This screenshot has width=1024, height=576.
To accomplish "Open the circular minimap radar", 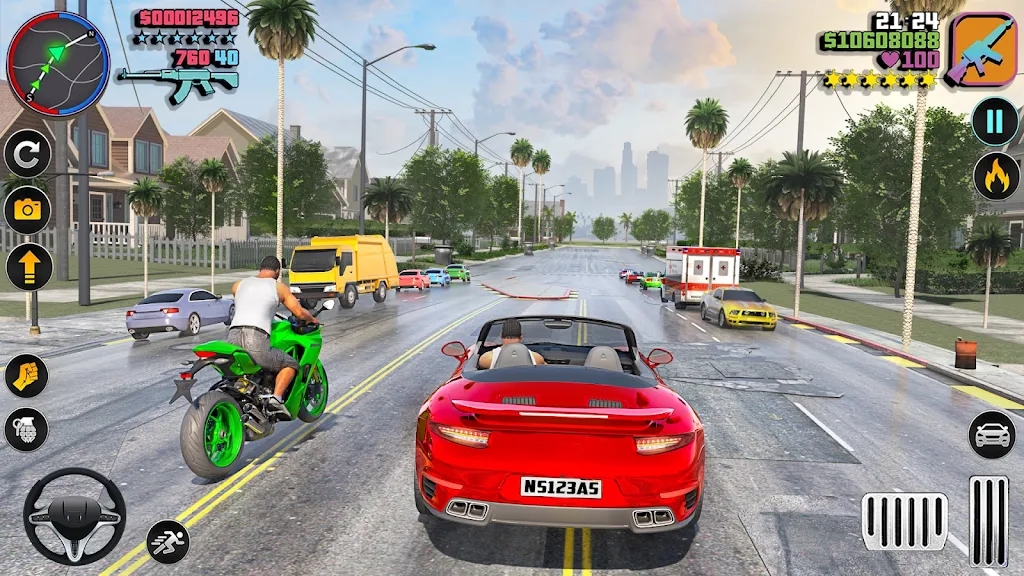I will tap(58, 64).
